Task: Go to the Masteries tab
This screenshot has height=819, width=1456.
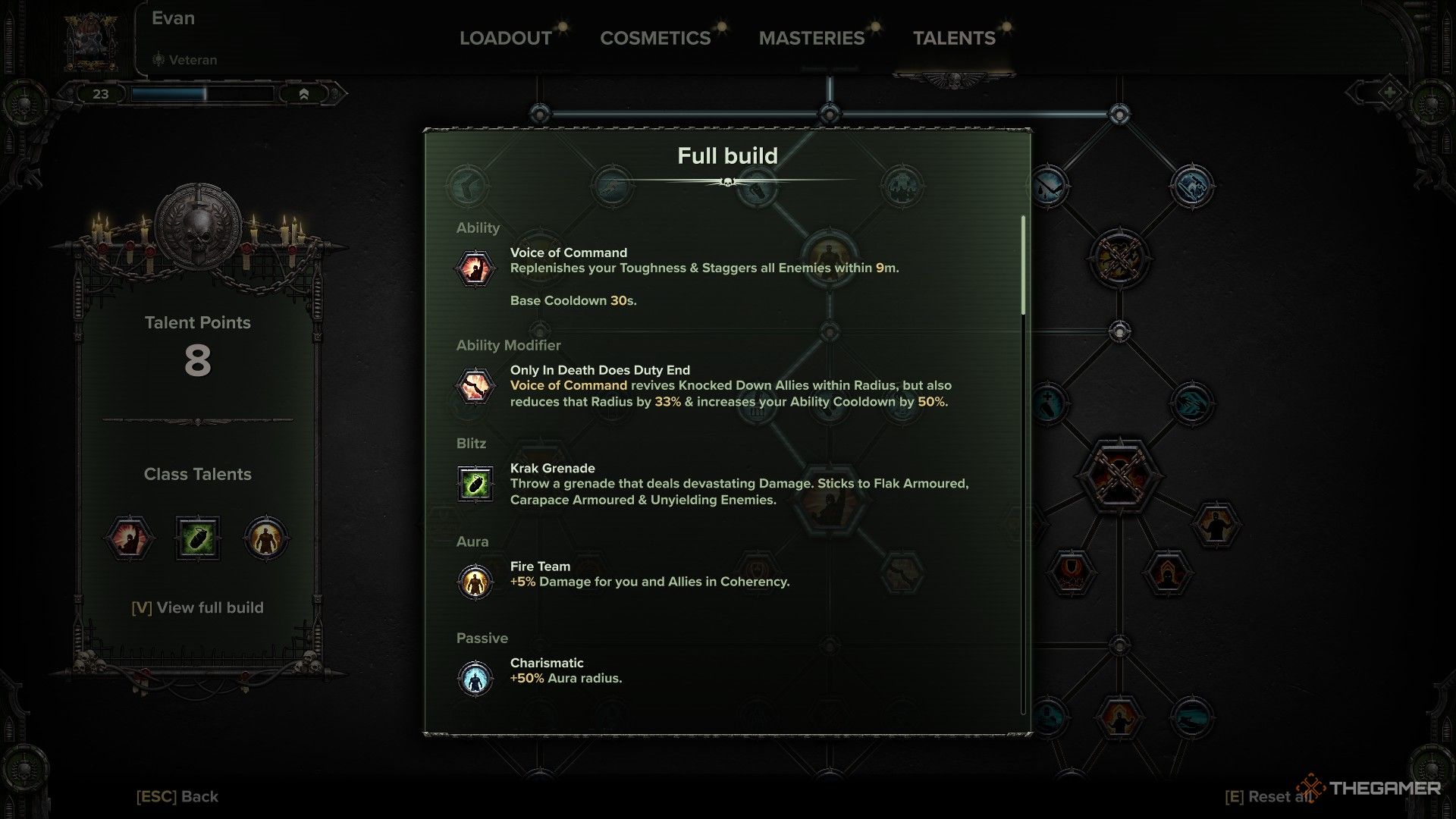Action: click(811, 38)
